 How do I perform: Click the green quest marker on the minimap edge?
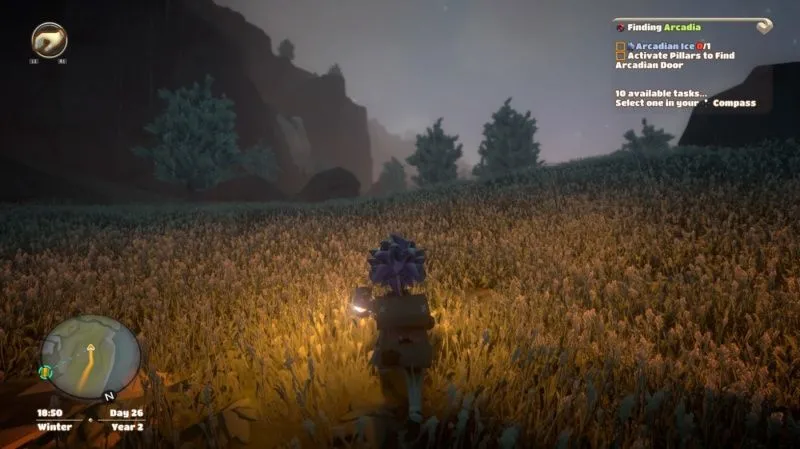[46, 371]
